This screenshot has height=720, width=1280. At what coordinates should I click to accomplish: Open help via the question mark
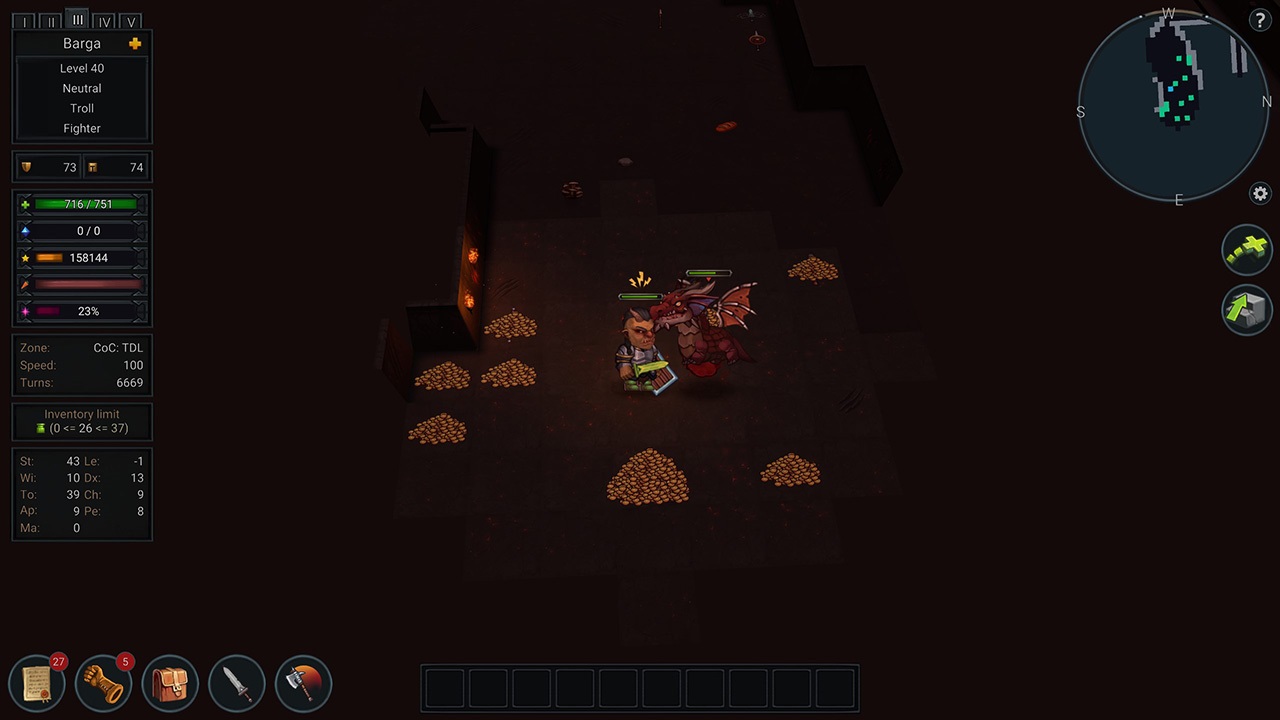point(1260,20)
